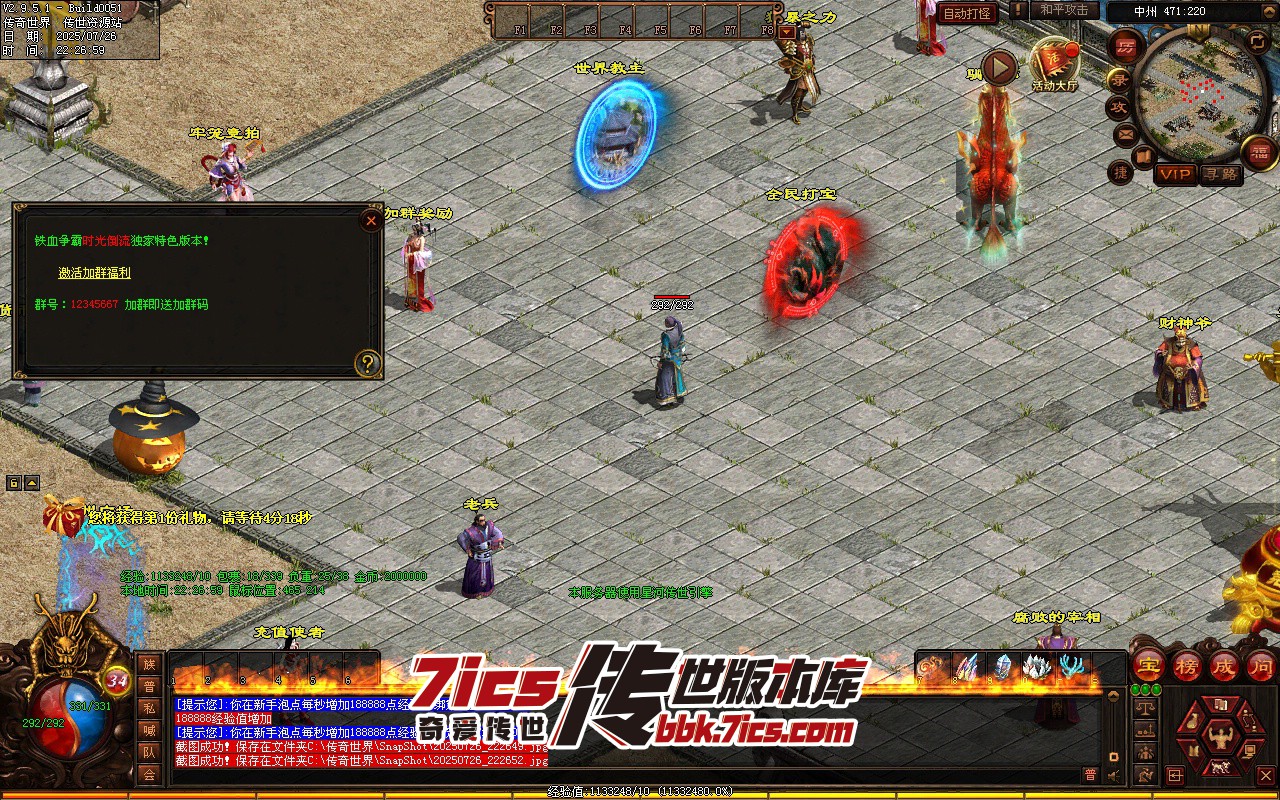The width and height of the screenshot is (1280, 800).
Task: Open the 成 achievements button
Action: [x=1224, y=666]
